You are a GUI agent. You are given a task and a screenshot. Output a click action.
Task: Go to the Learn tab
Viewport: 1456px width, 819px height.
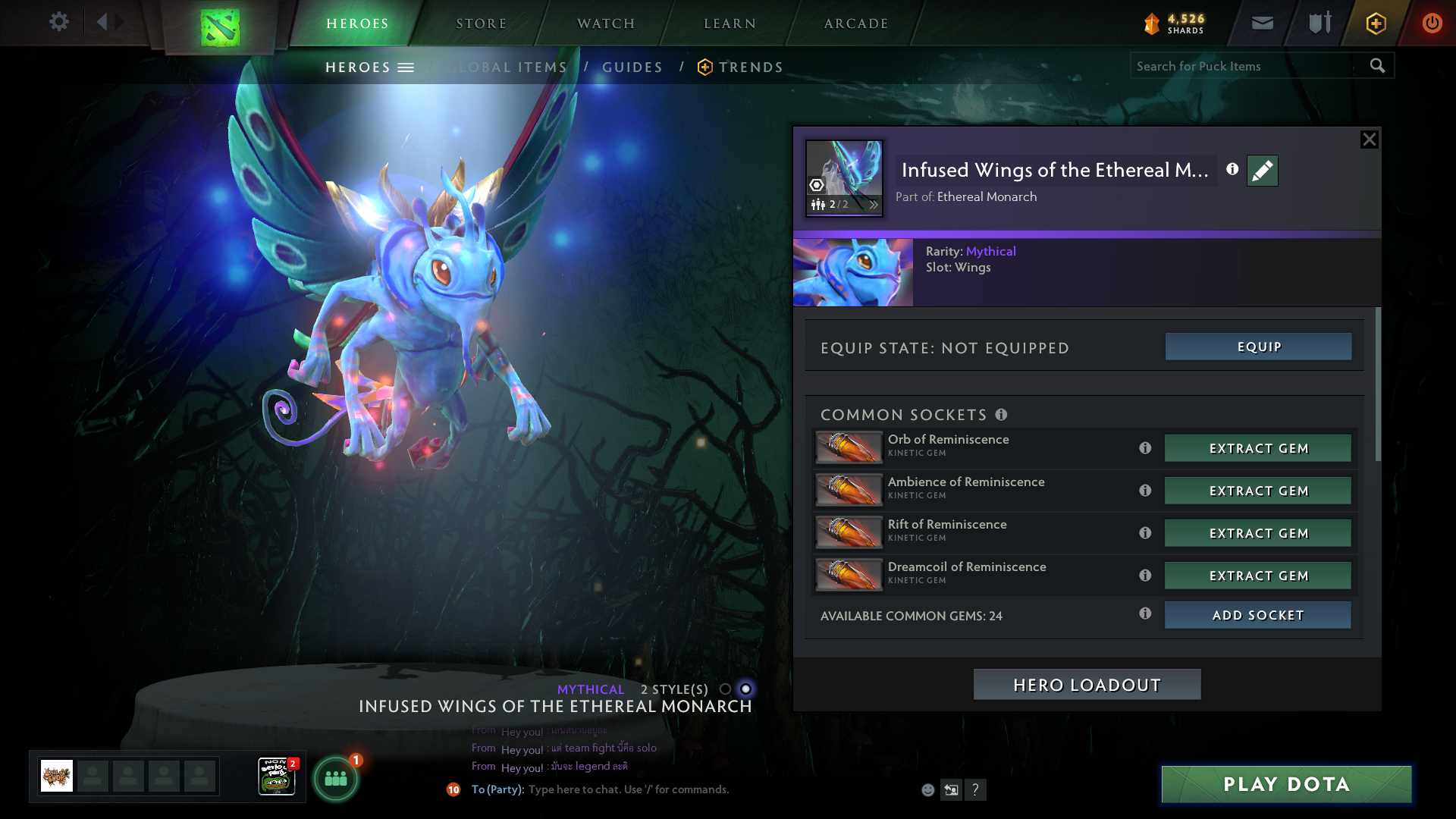(730, 24)
